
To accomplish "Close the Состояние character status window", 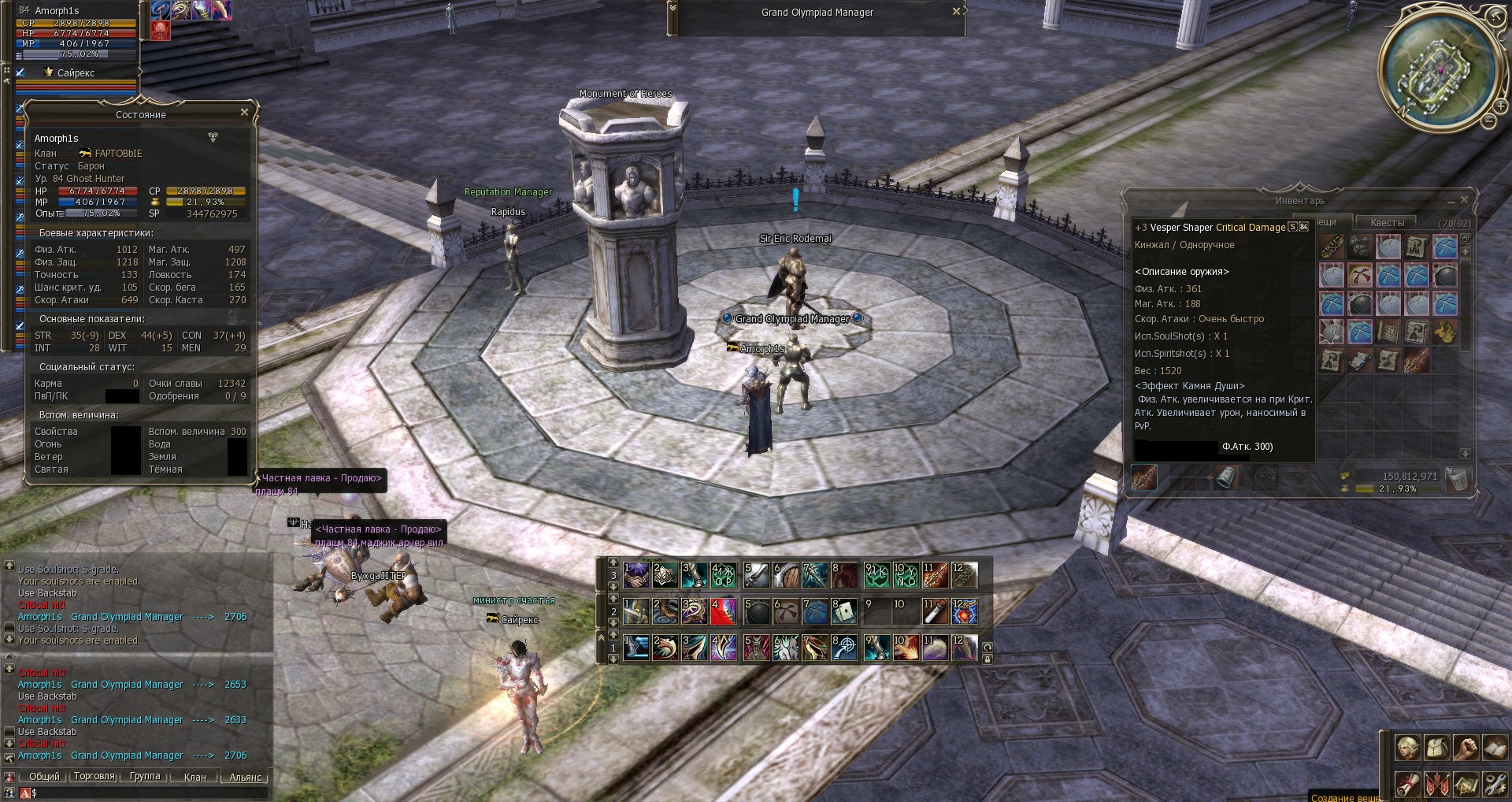I will pos(244,113).
